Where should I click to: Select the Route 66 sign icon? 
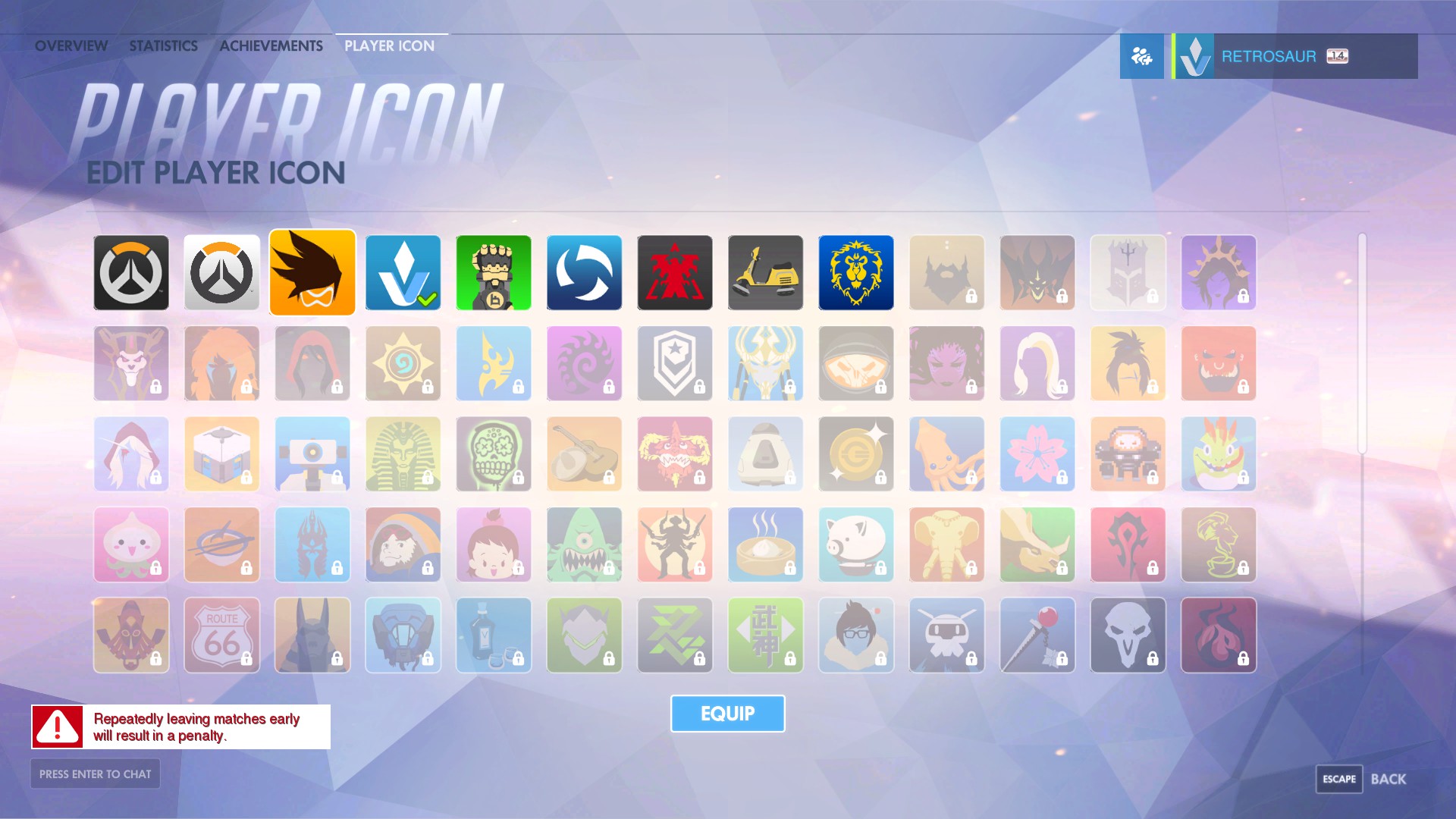tap(221, 635)
